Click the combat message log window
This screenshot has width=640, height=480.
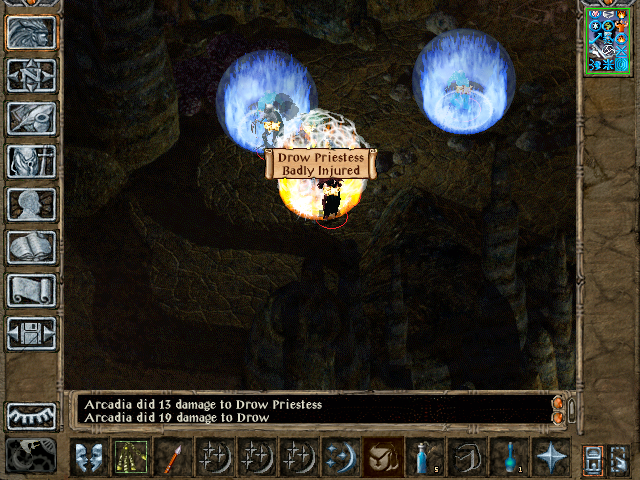[x=310, y=410]
